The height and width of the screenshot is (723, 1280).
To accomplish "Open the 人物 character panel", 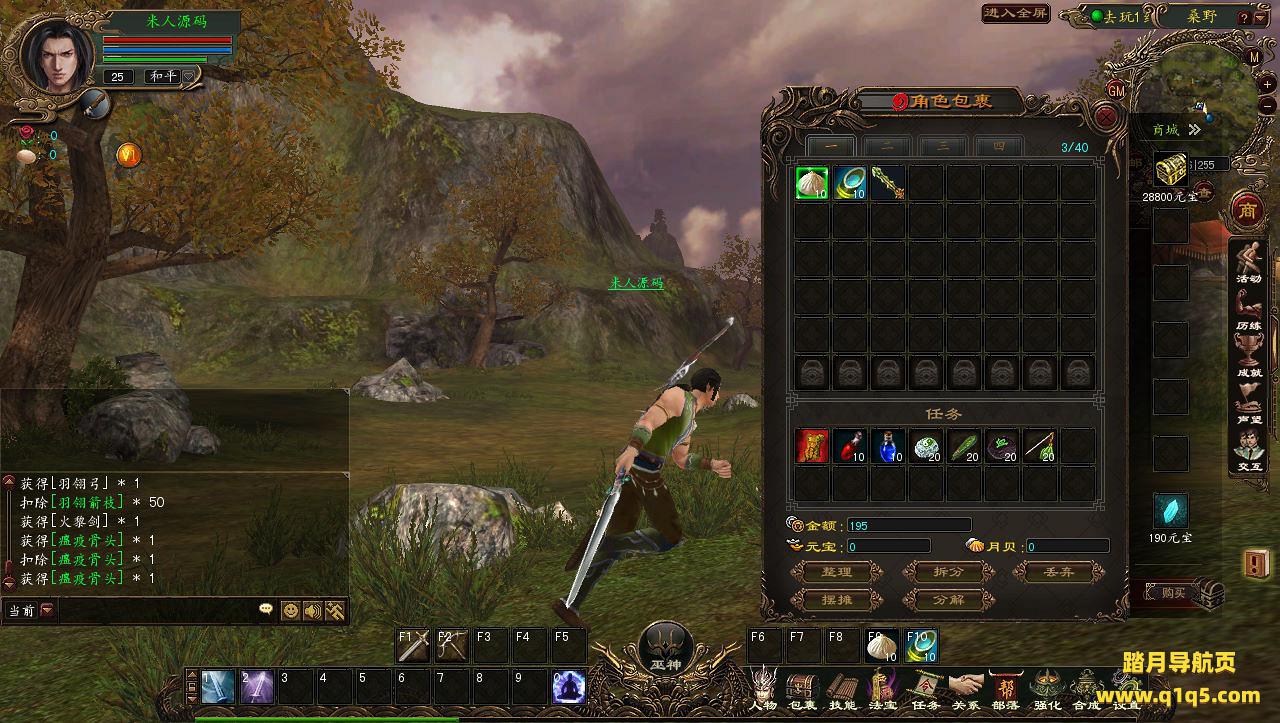I will pos(764,689).
